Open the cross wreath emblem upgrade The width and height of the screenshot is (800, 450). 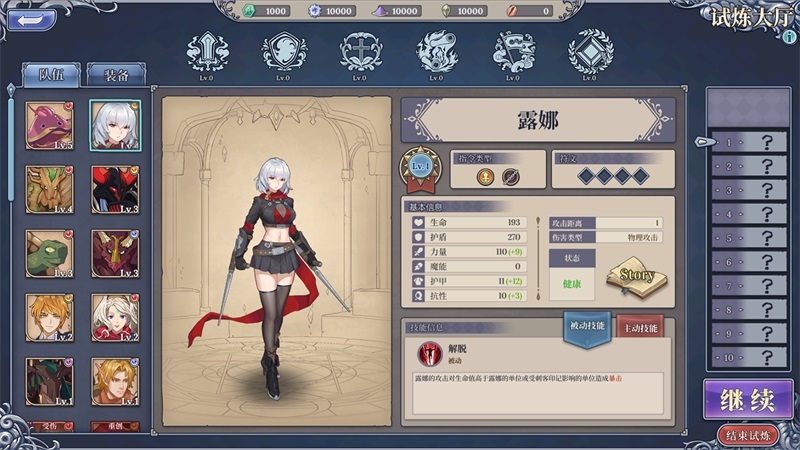(x=360, y=51)
